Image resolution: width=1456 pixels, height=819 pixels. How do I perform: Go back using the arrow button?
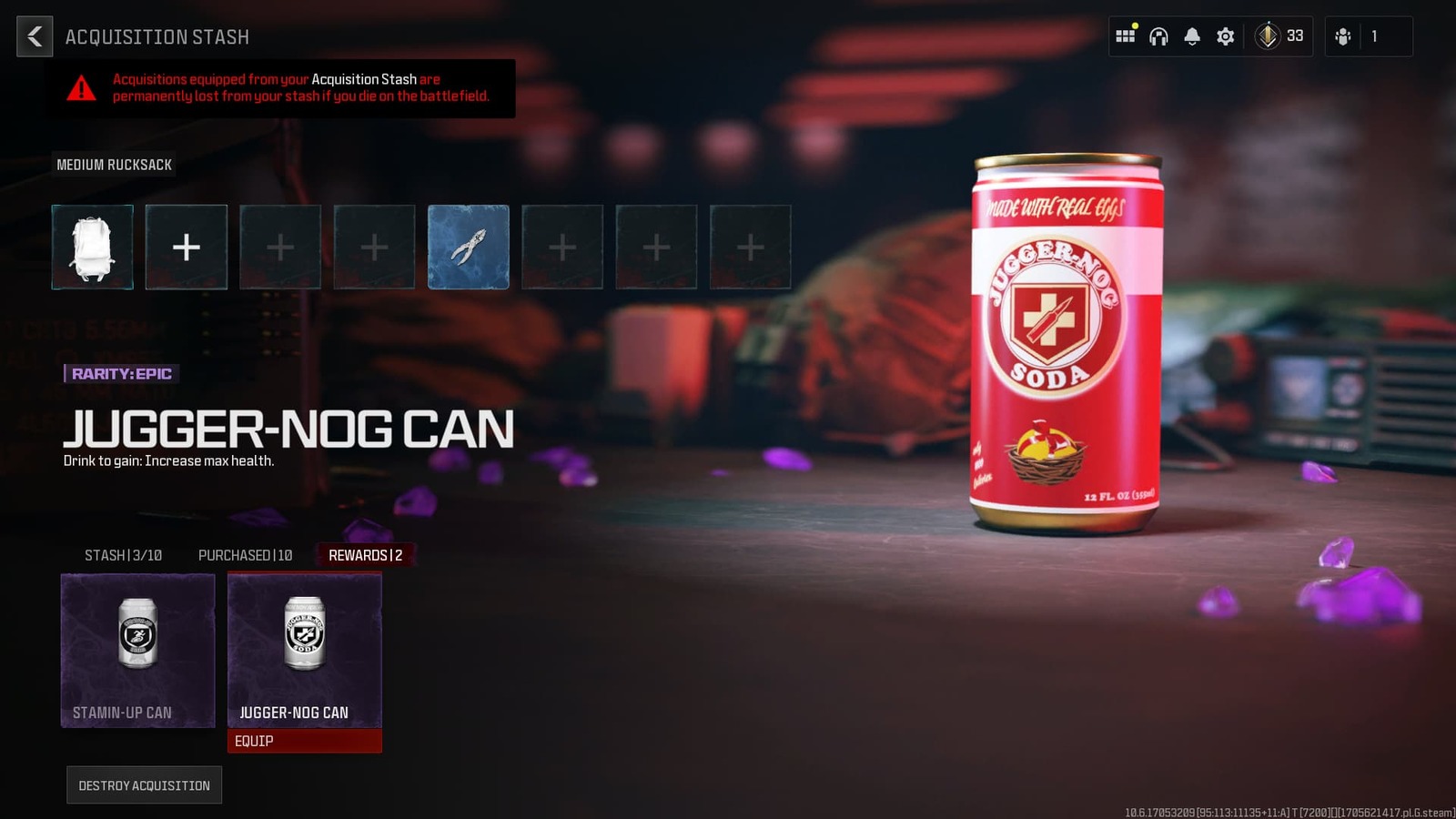click(x=35, y=37)
